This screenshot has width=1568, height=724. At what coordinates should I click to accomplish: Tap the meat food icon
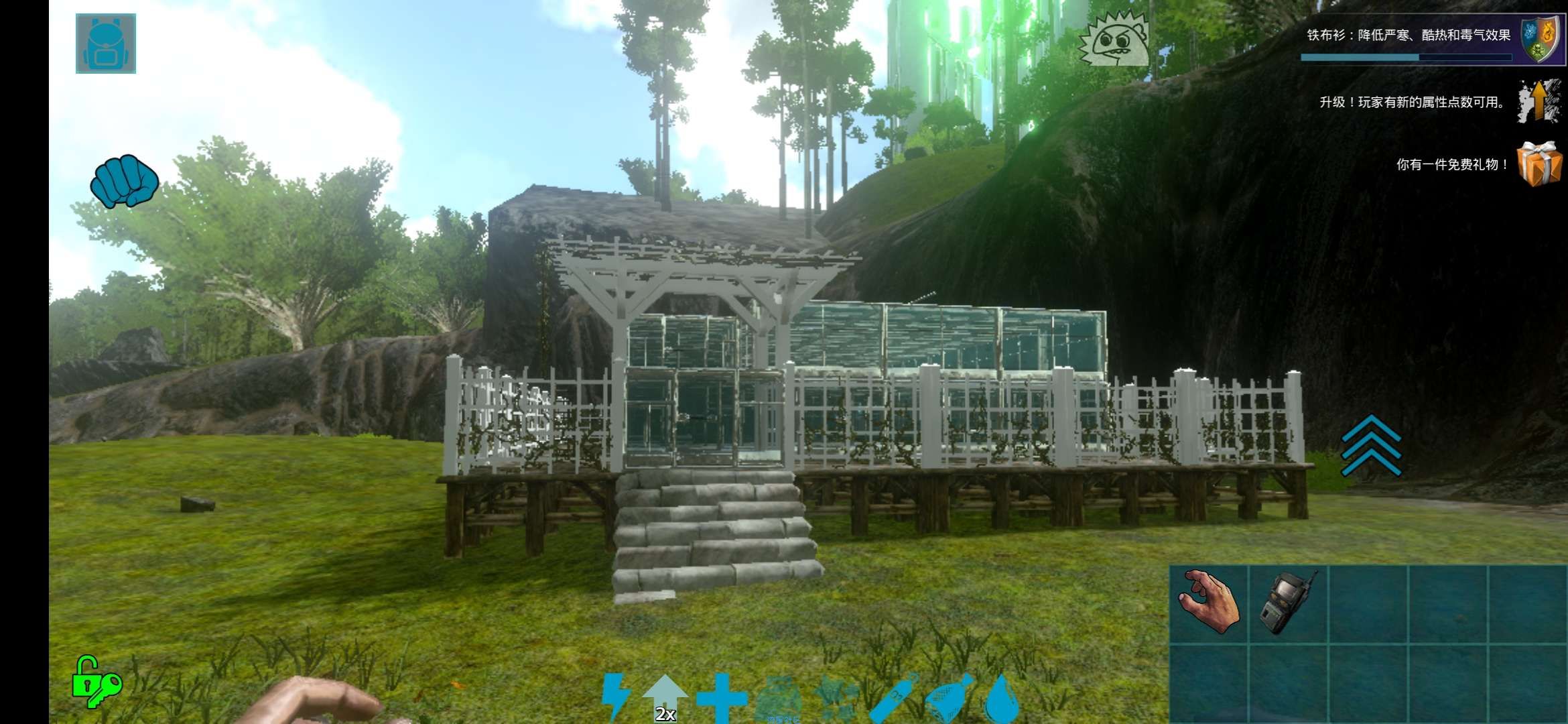[949, 699]
